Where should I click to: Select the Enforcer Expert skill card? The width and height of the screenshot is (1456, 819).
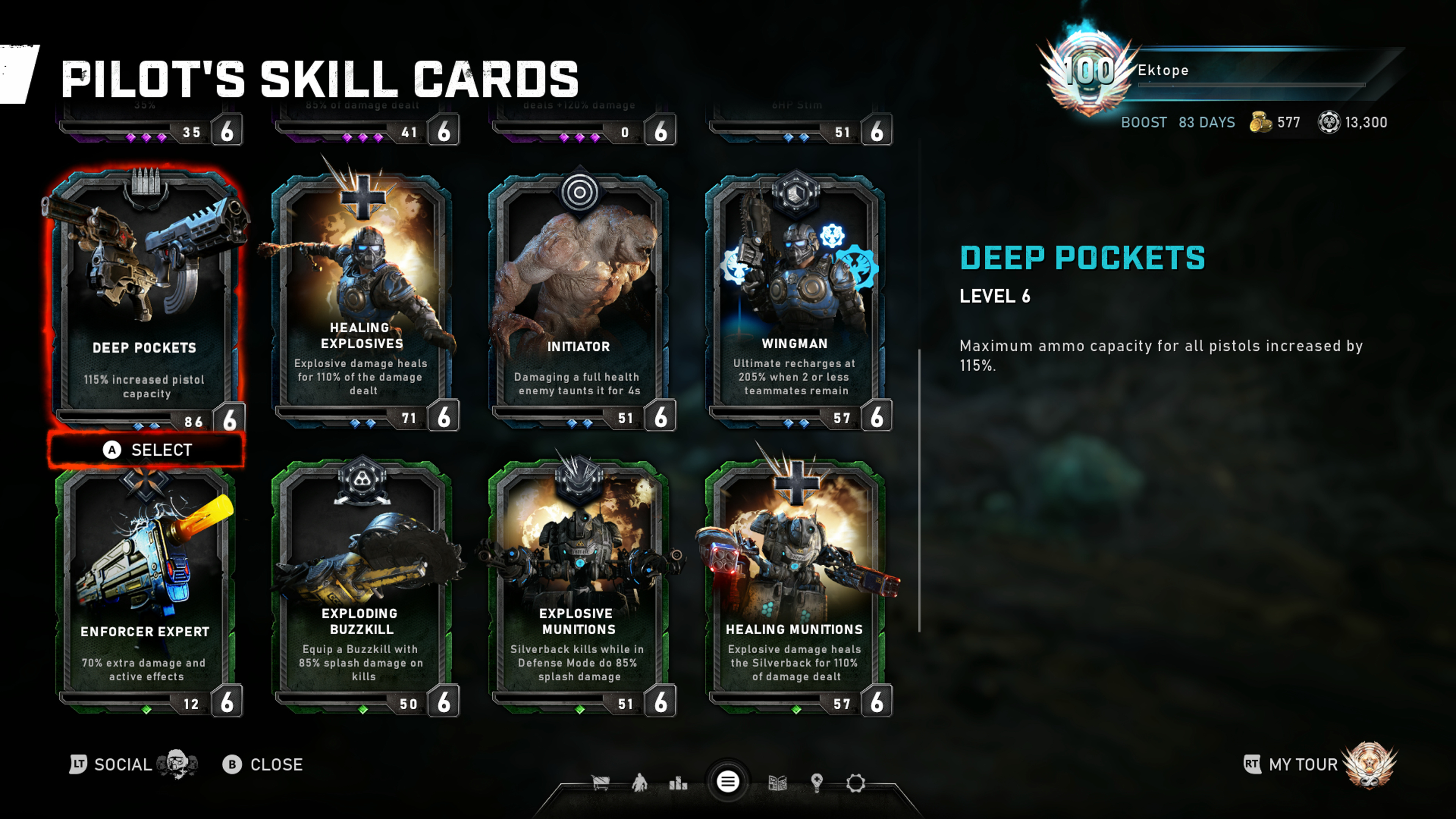[x=146, y=588]
